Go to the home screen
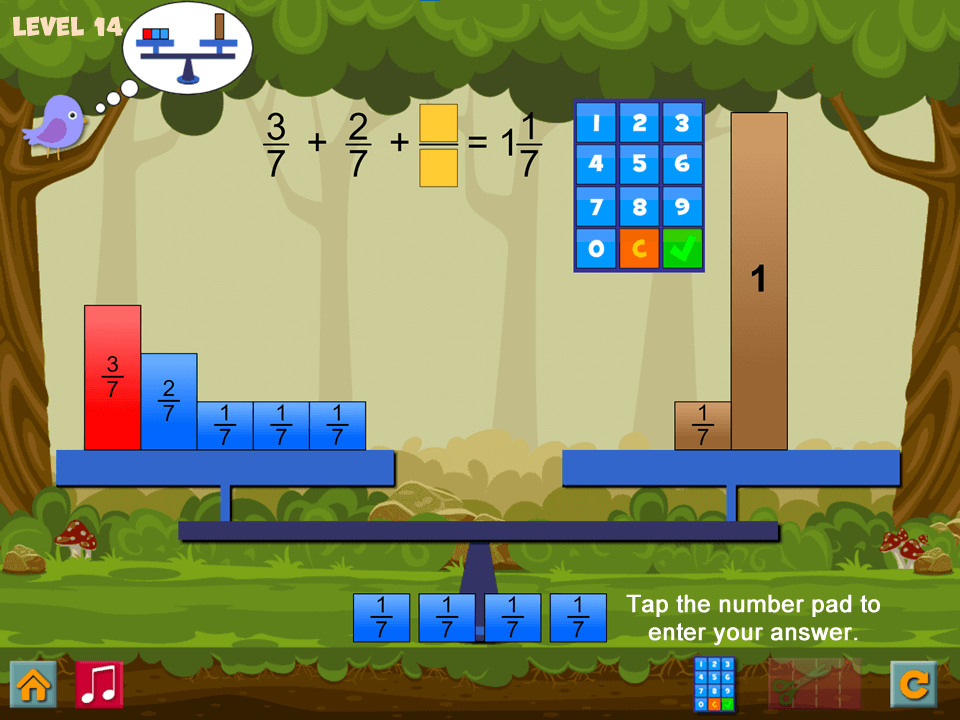This screenshot has width=960, height=720. [x=33, y=684]
